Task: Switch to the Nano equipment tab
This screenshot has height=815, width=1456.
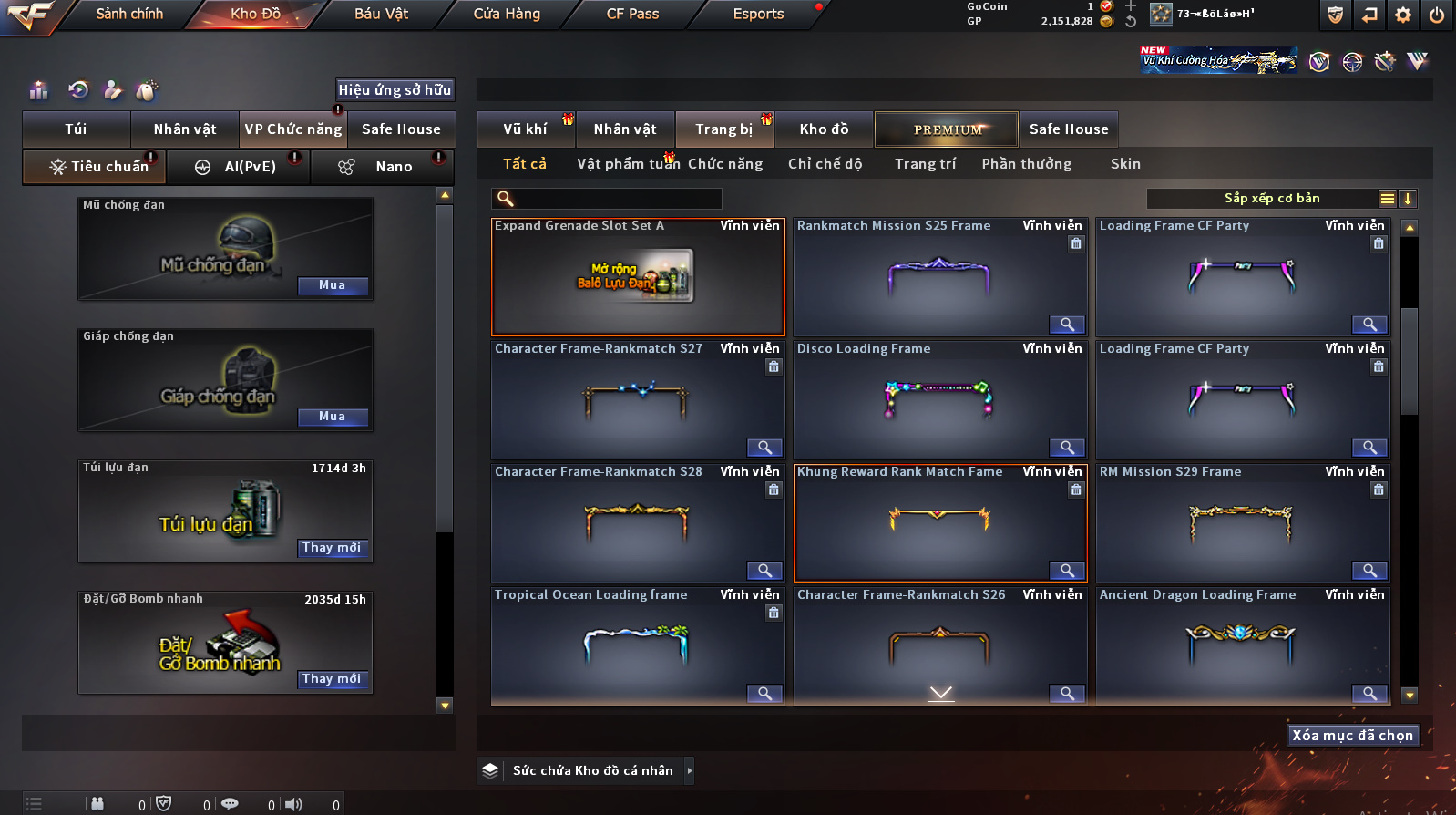Action: tap(394, 167)
